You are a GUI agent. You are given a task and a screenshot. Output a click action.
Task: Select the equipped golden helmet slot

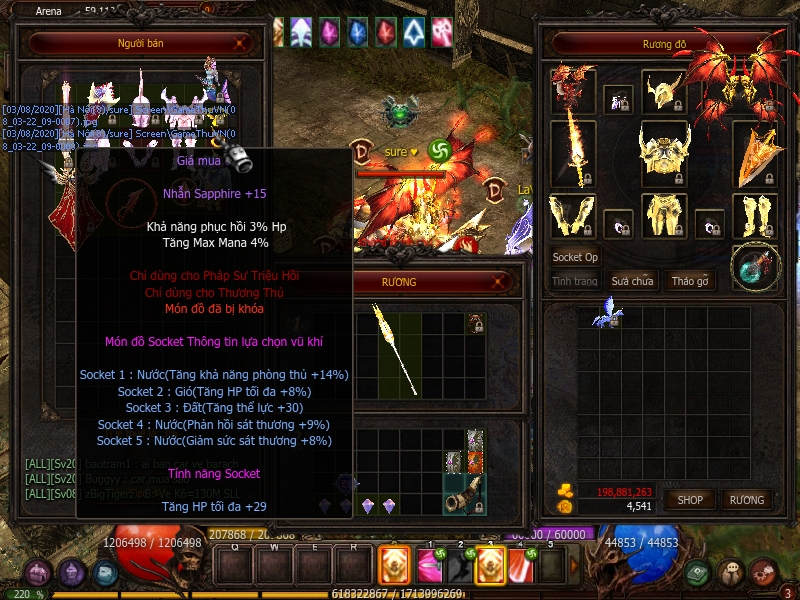coord(662,92)
